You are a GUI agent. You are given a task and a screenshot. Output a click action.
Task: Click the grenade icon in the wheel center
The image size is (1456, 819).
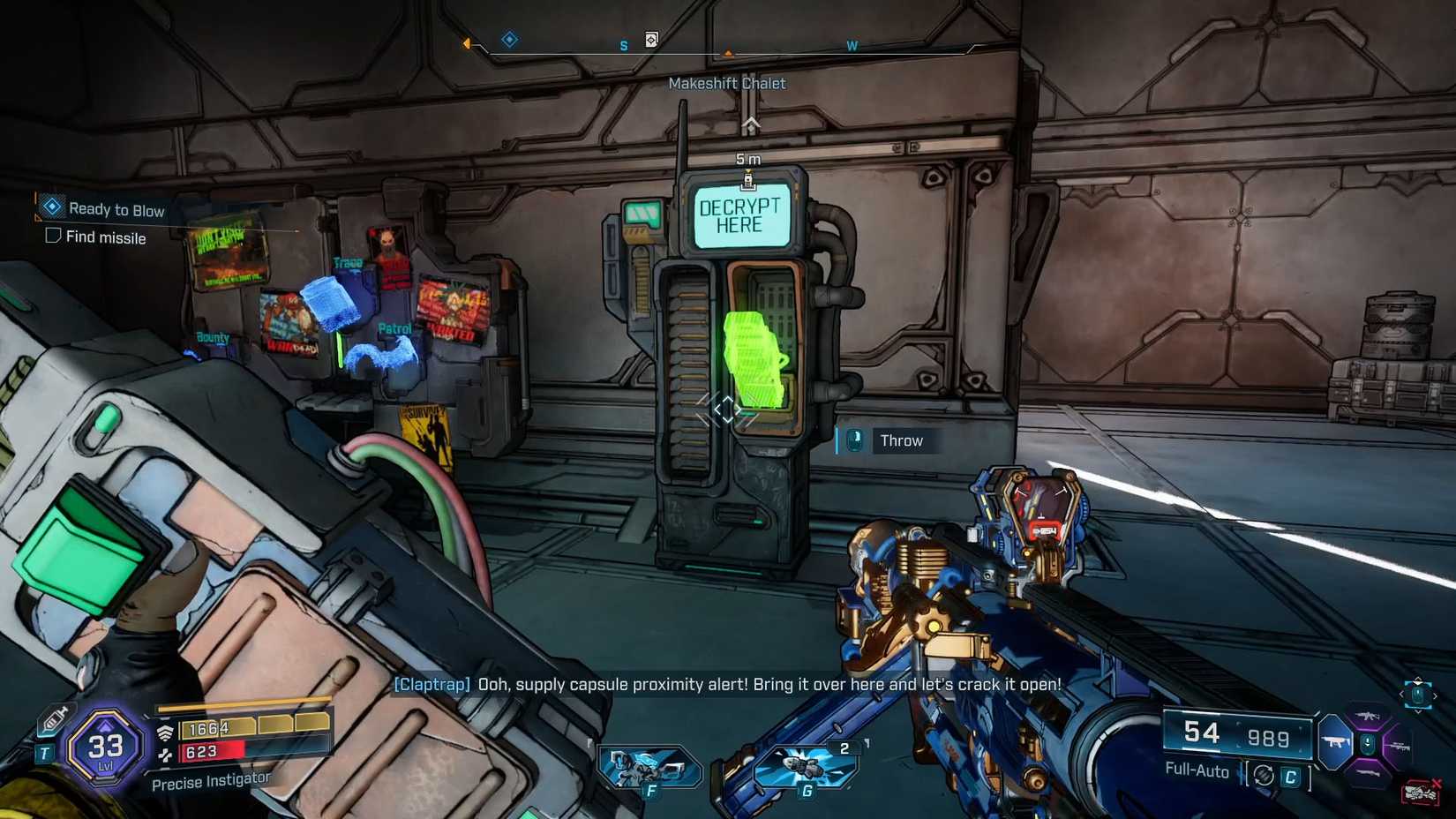point(1368,744)
